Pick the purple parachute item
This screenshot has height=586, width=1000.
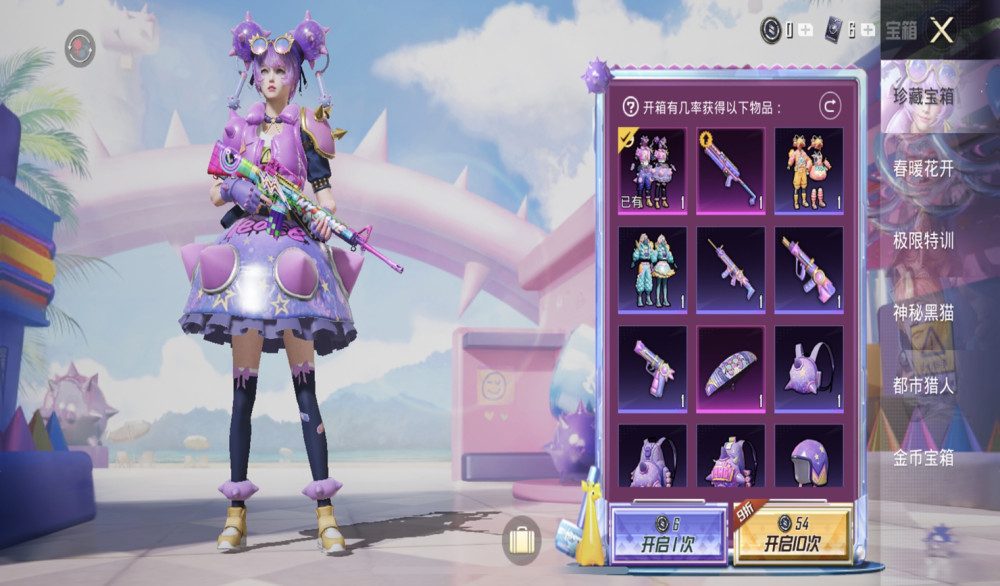[x=730, y=368]
